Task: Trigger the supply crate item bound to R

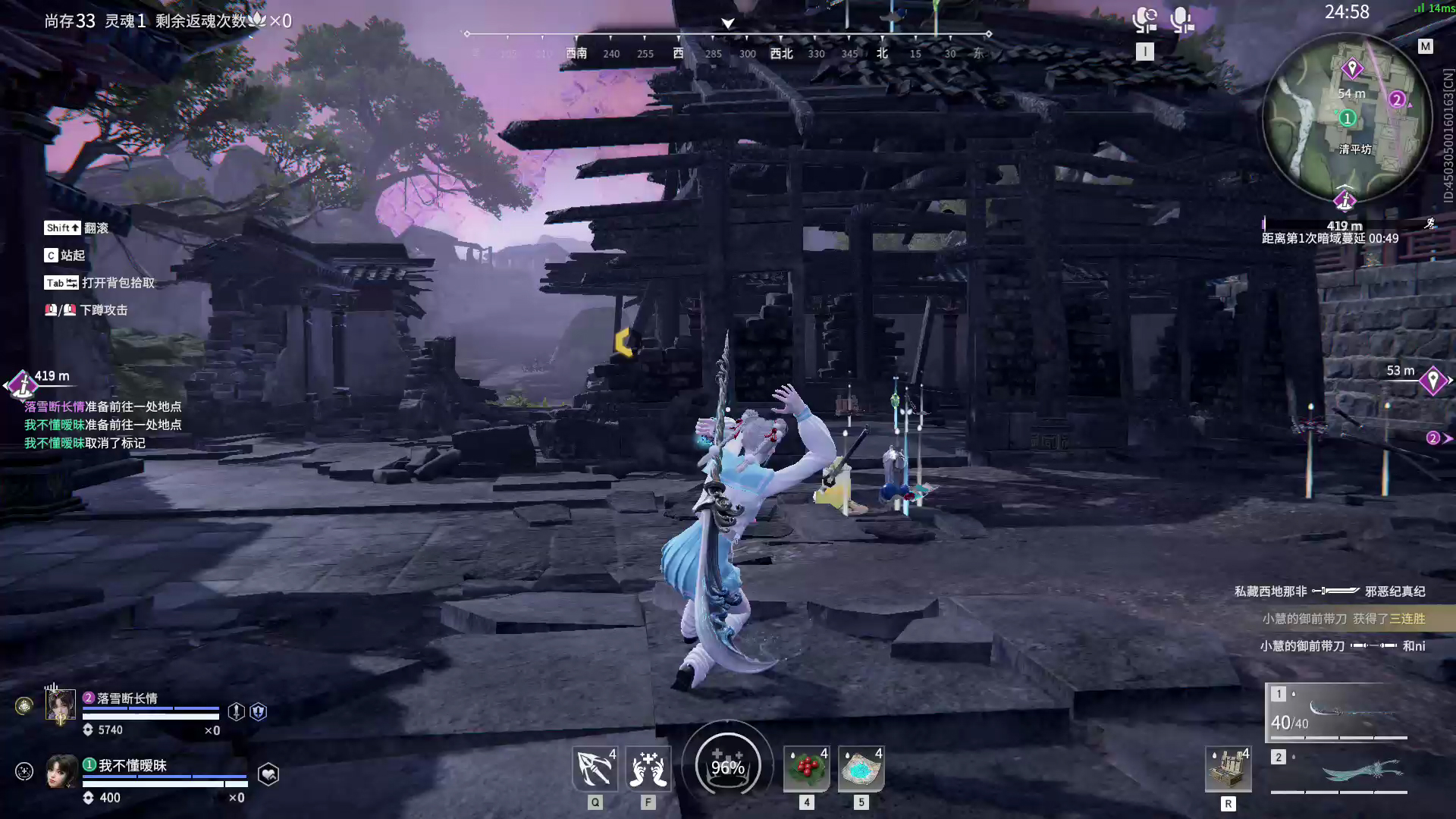Action: (1228, 770)
